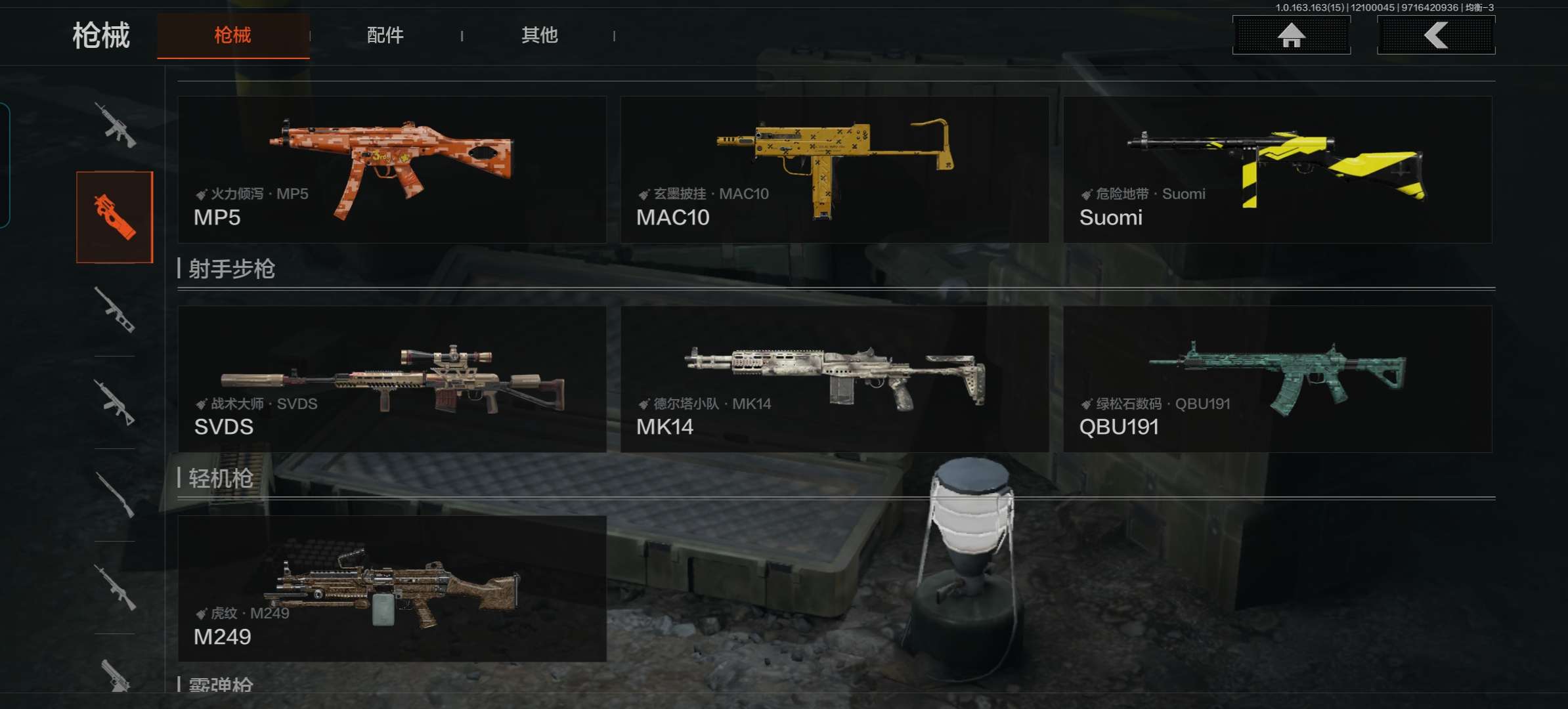Image resolution: width=1568 pixels, height=709 pixels.
Task: Open the 其他 tab
Action: [539, 35]
